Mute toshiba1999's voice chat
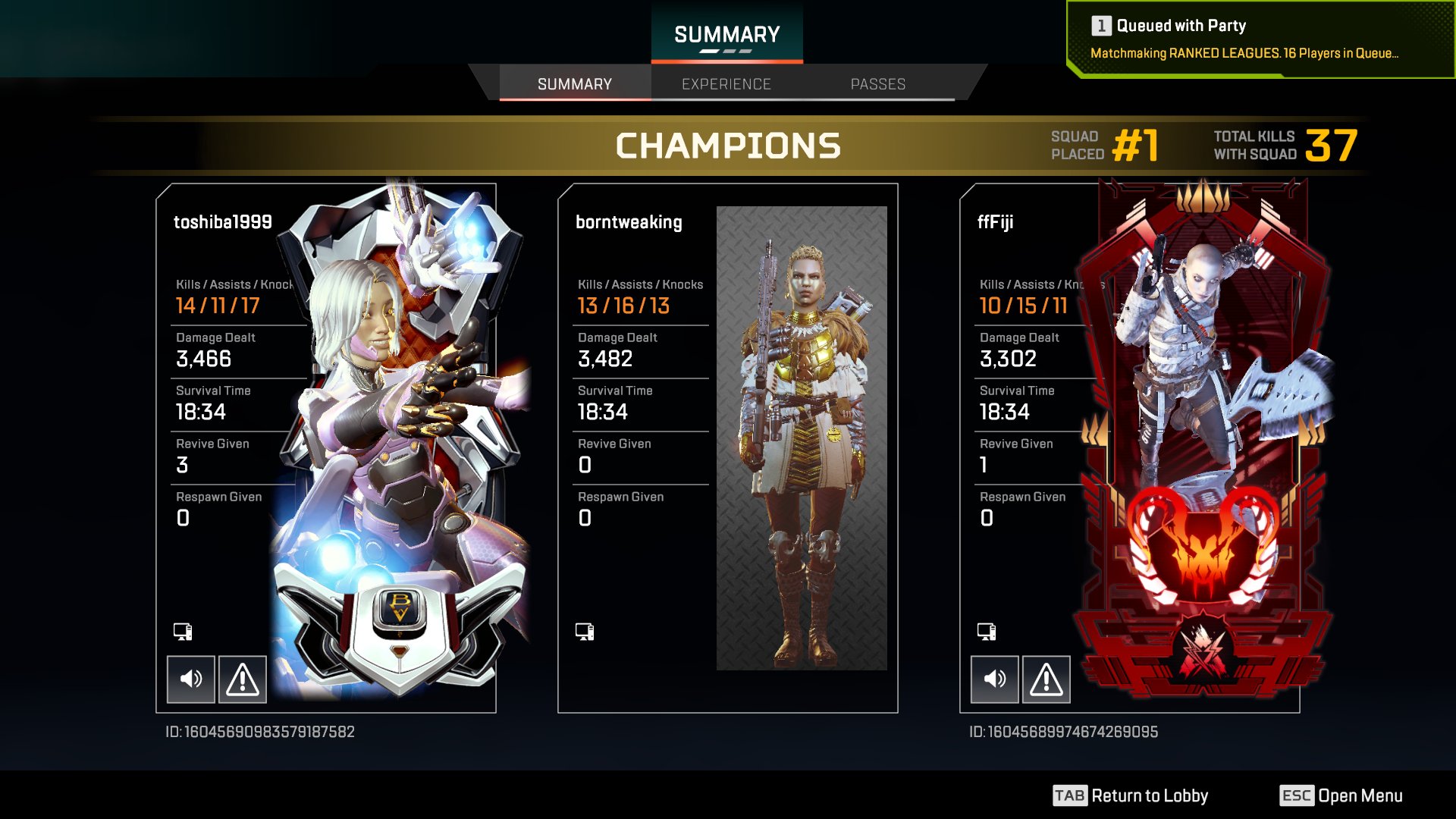 coord(190,679)
